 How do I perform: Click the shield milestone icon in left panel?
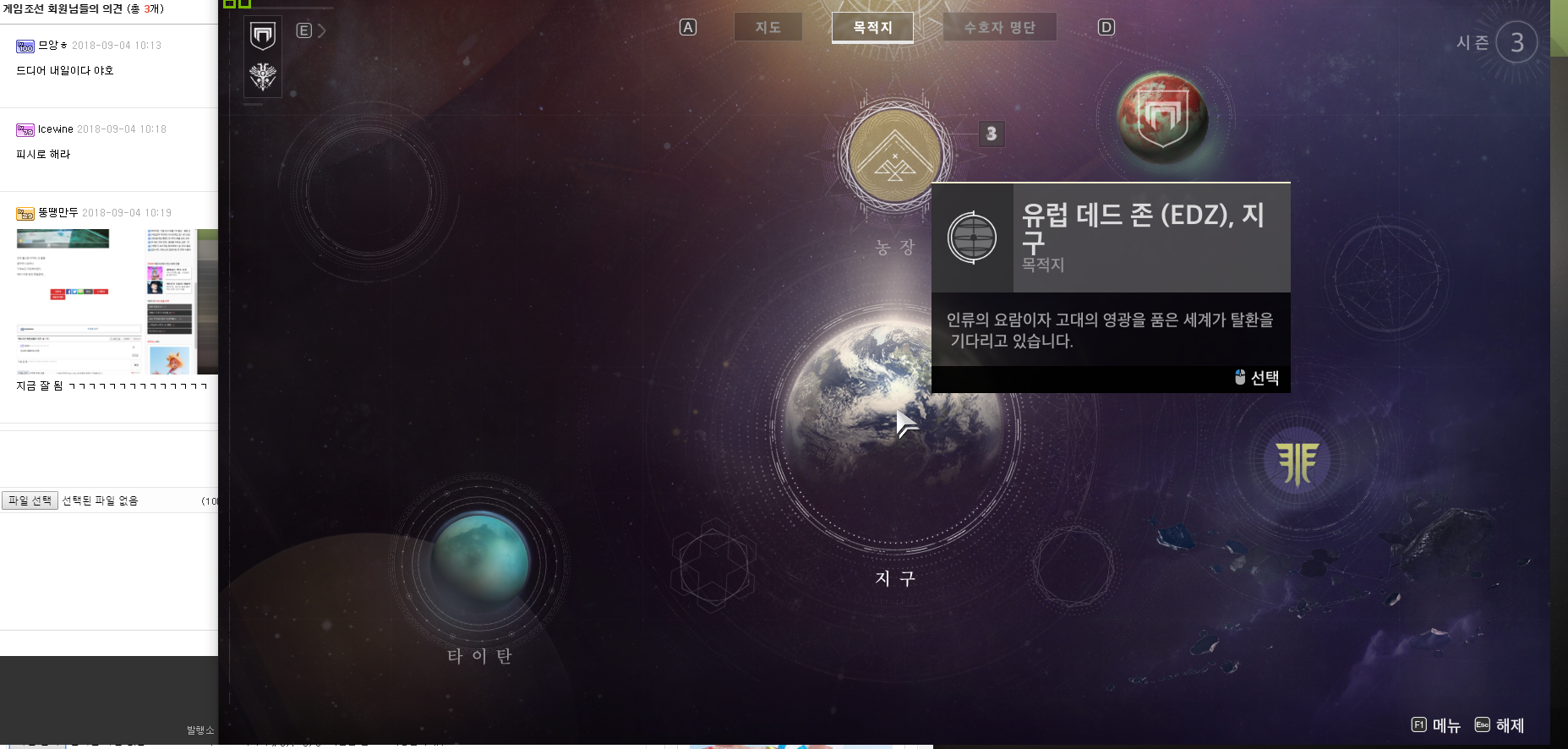pos(263,36)
